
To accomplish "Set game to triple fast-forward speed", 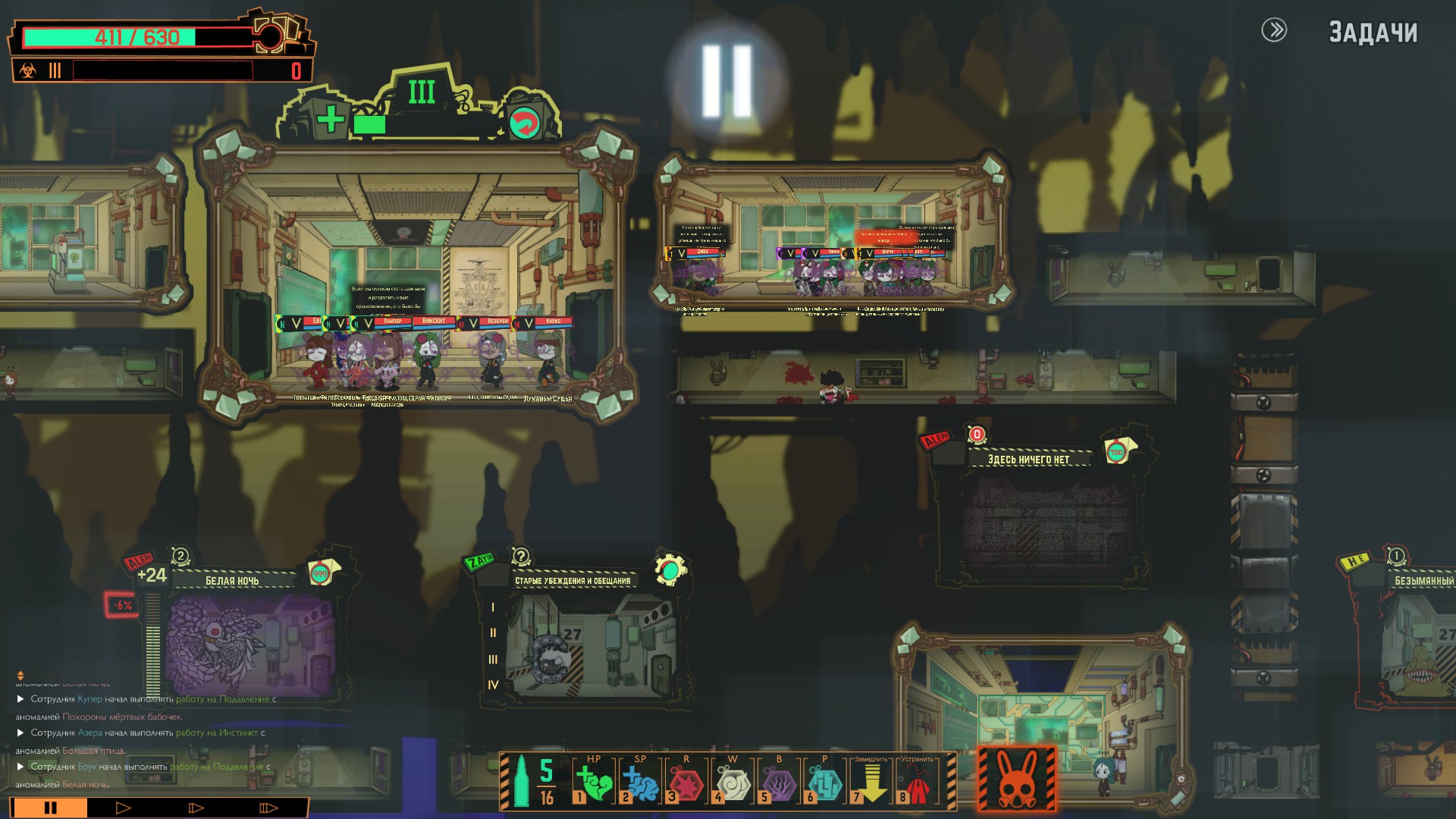I will pos(268,808).
